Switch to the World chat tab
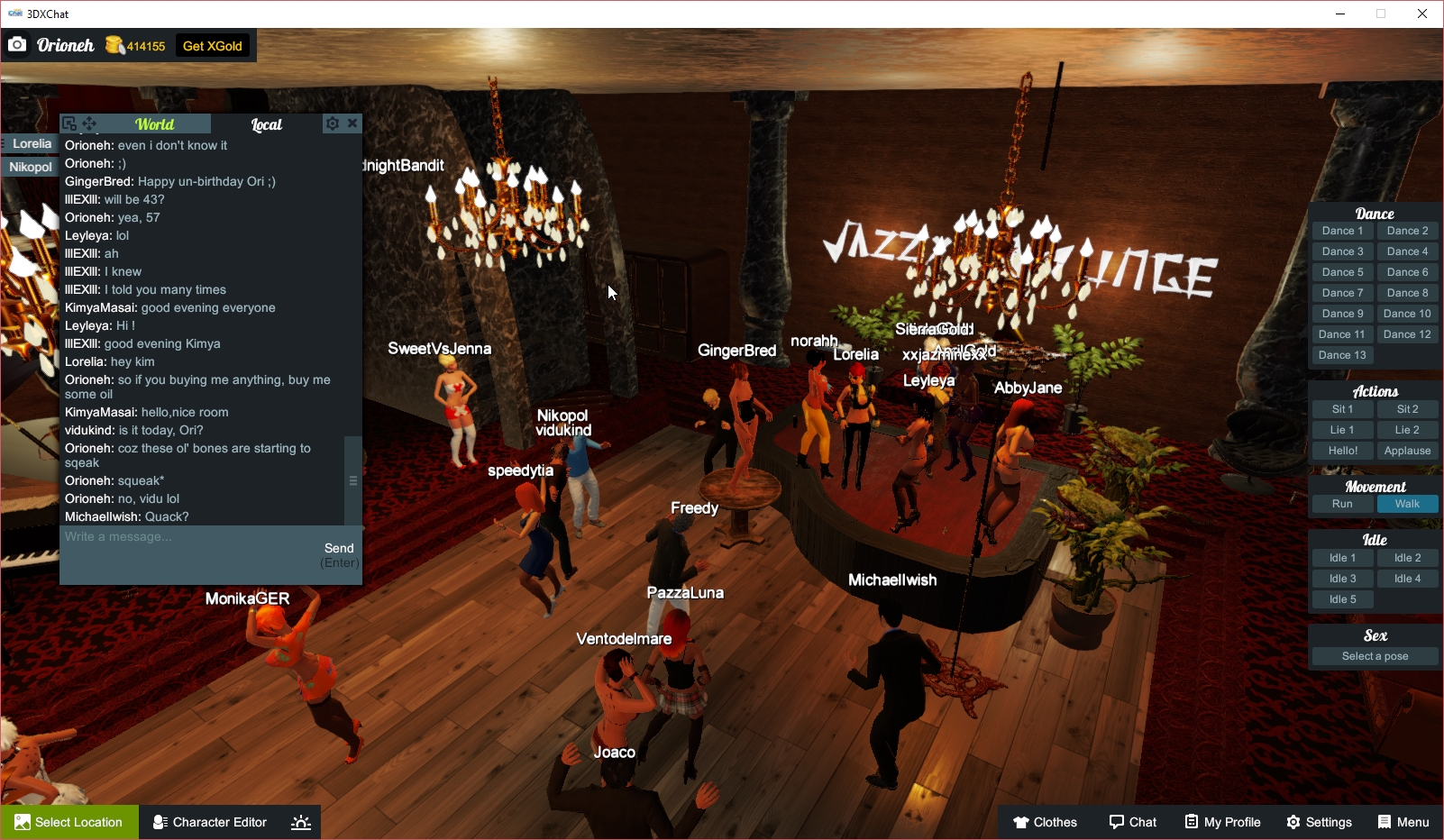This screenshot has height=840, width=1444. (x=154, y=123)
